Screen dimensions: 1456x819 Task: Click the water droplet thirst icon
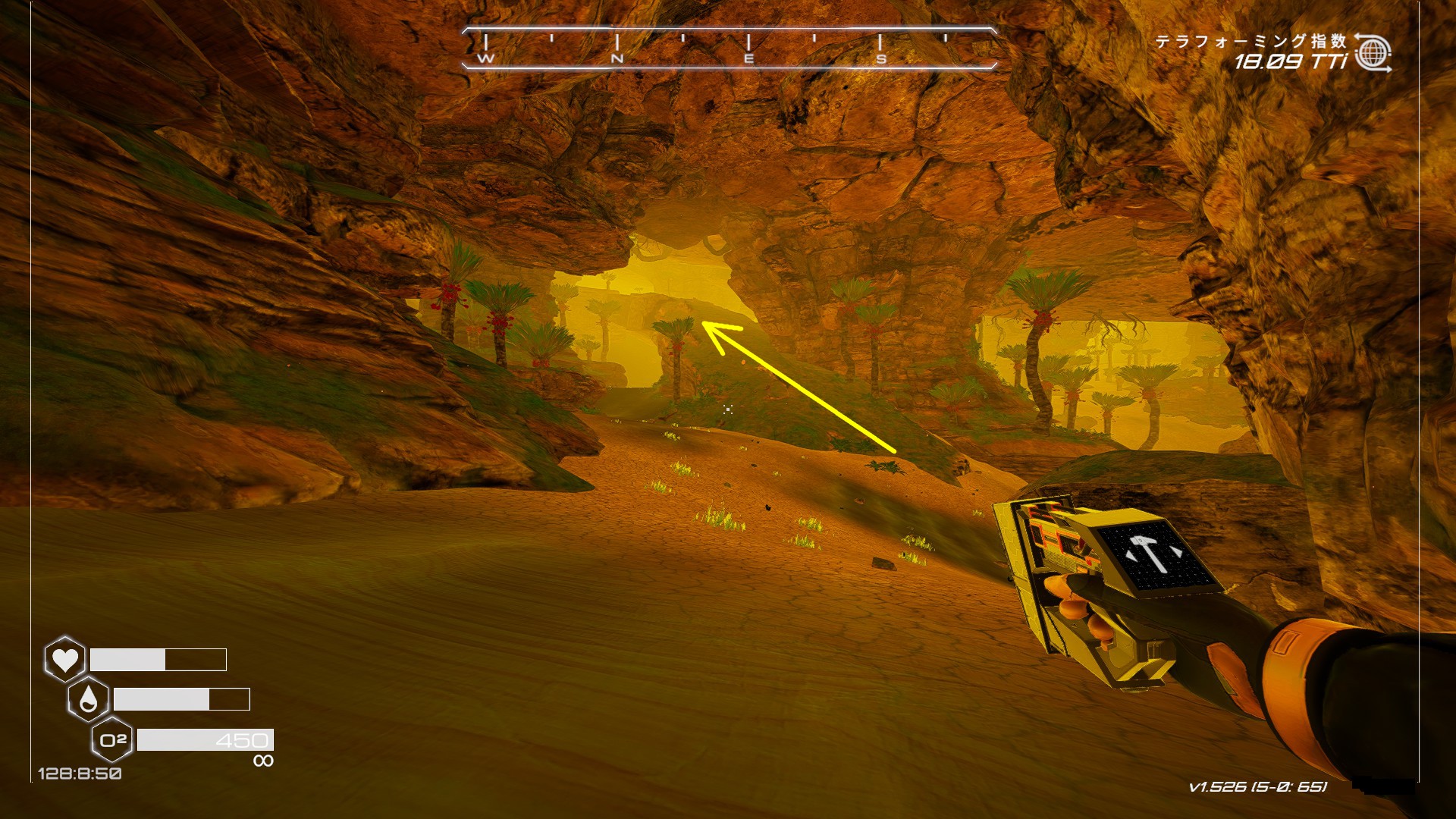pyautogui.click(x=88, y=699)
